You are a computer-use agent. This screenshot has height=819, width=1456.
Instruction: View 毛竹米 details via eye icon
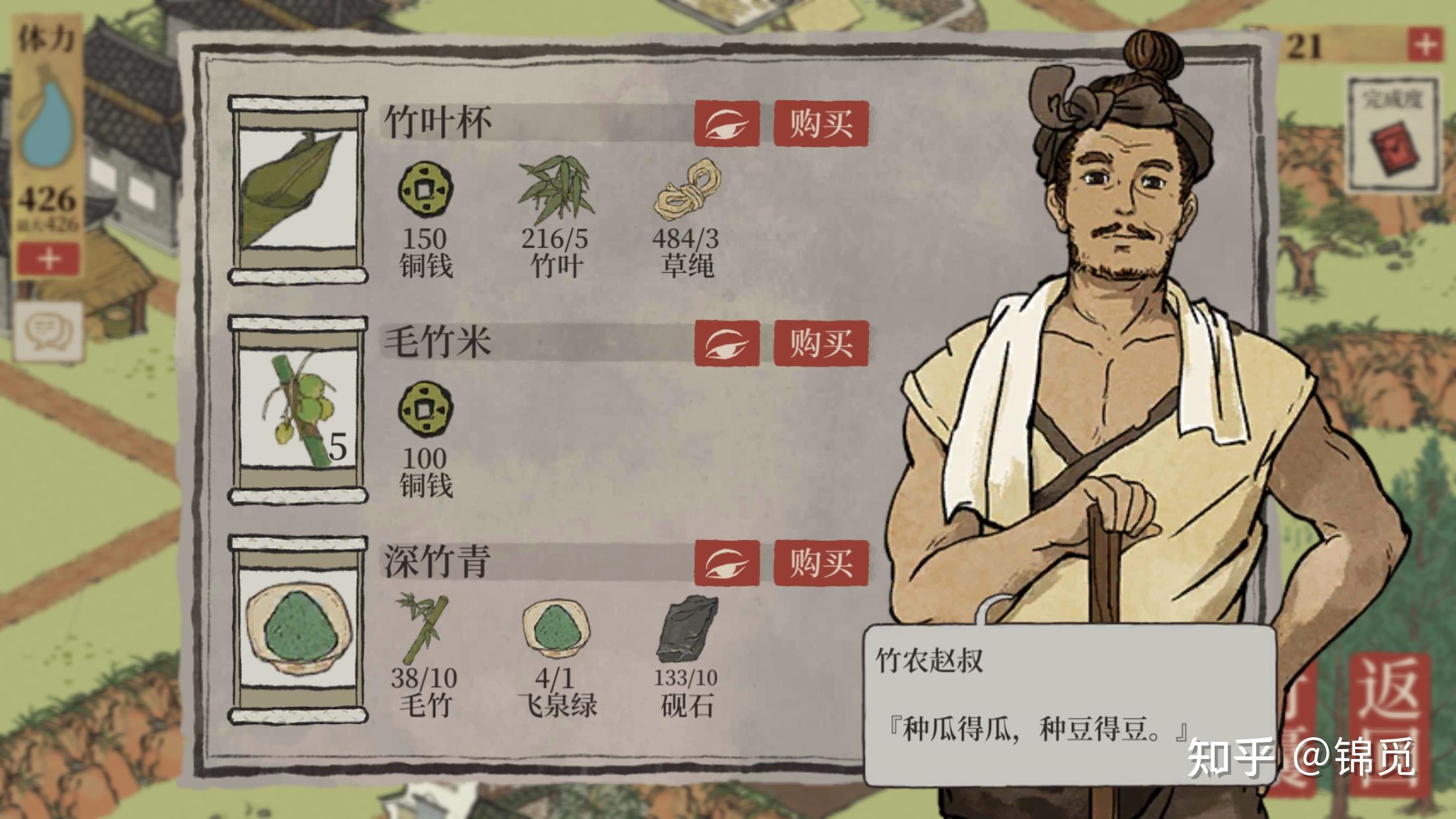click(727, 343)
